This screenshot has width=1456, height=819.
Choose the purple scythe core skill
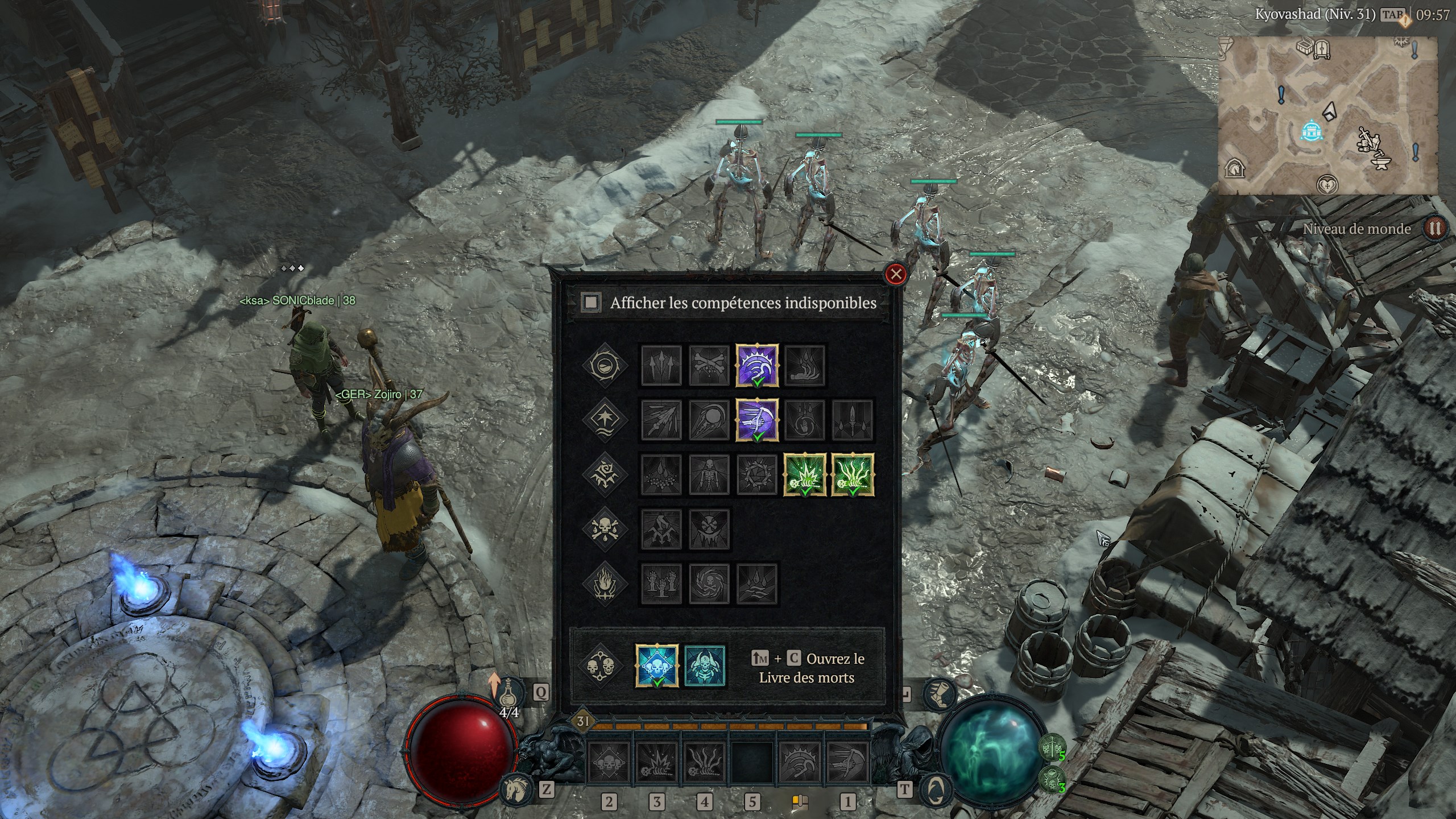(757, 420)
